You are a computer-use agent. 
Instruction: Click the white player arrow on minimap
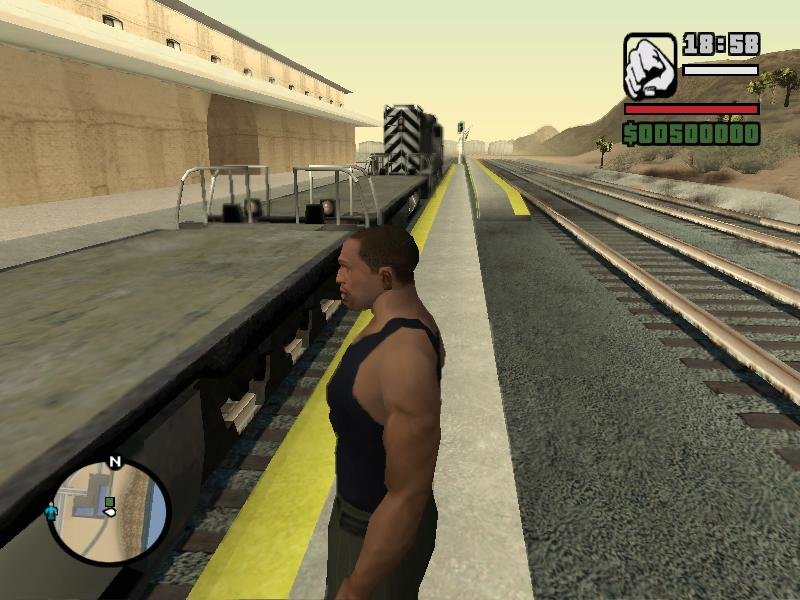[110, 512]
